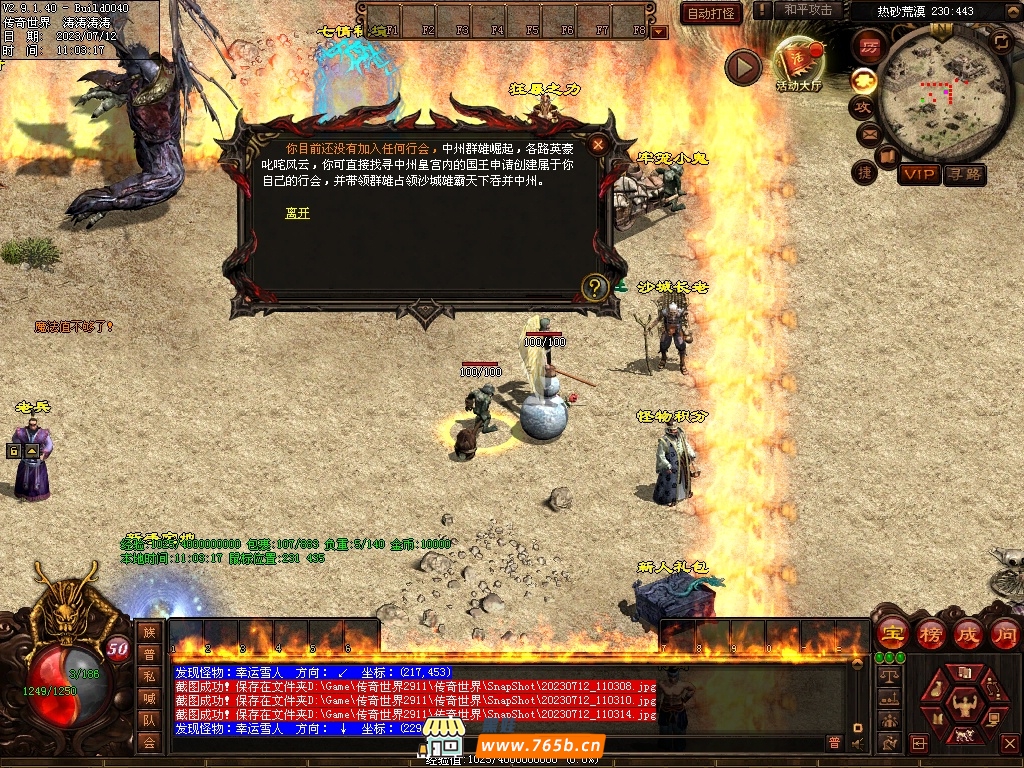Open the 问 help button
The width and height of the screenshot is (1024, 768).
point(1004,633)
